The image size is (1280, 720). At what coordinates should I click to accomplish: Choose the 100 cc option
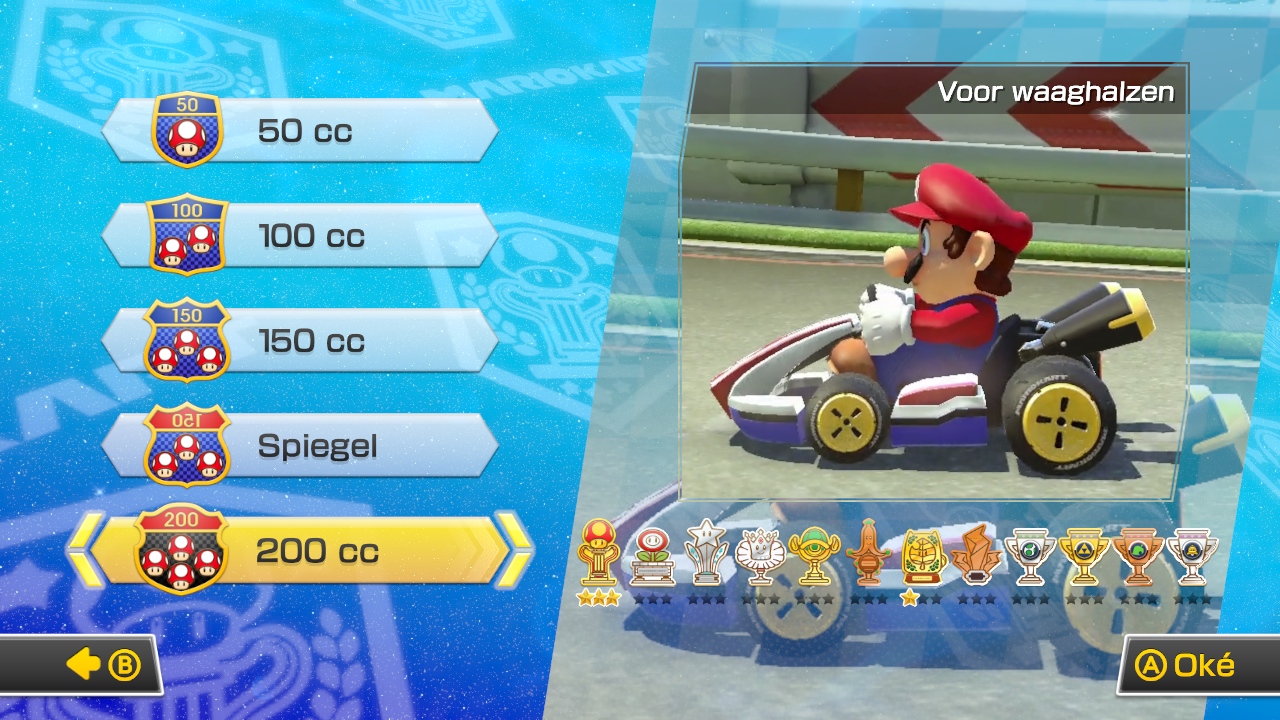click(300, 236)
